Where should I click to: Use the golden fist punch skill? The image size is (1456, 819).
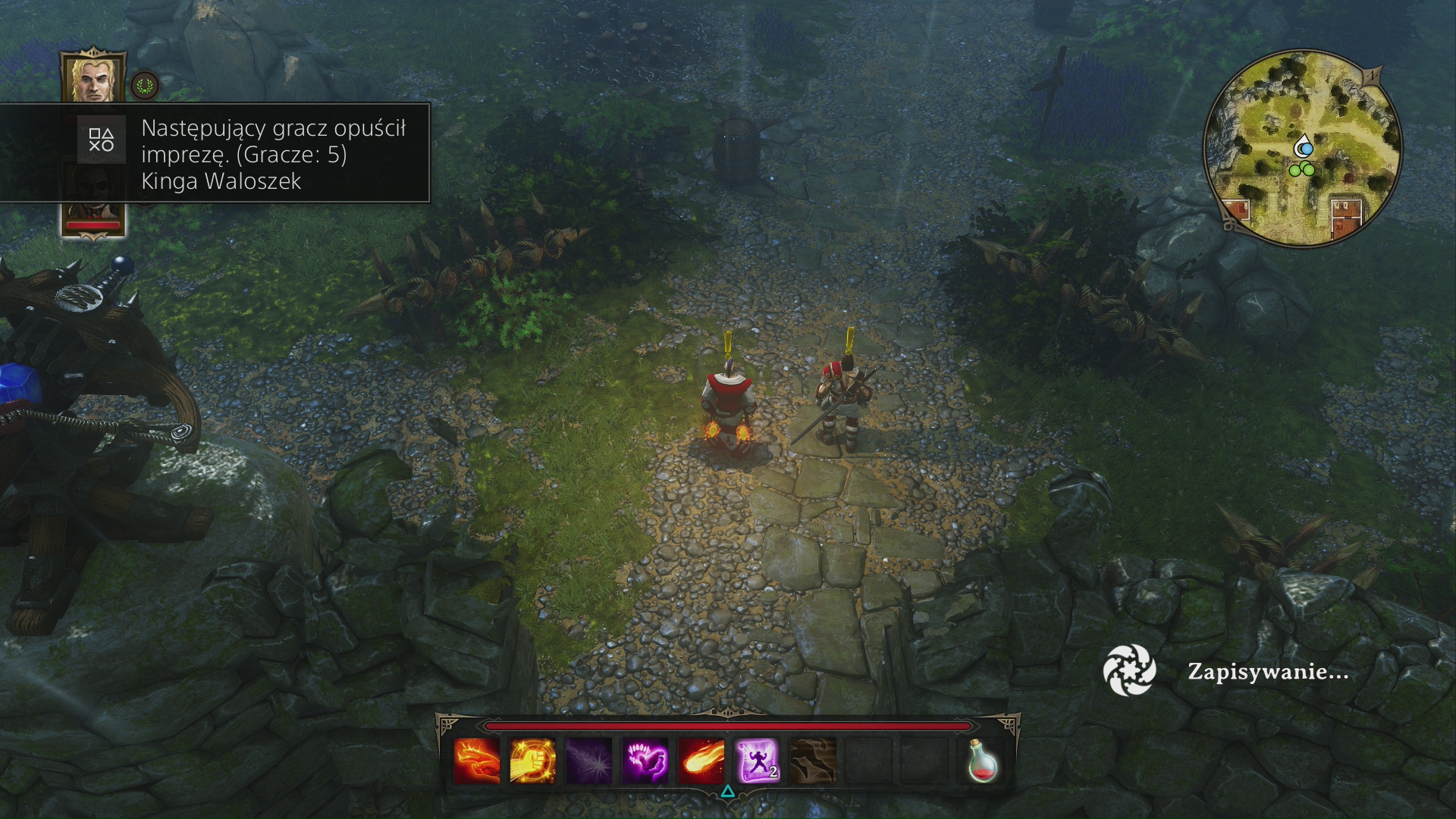(532, 761)
